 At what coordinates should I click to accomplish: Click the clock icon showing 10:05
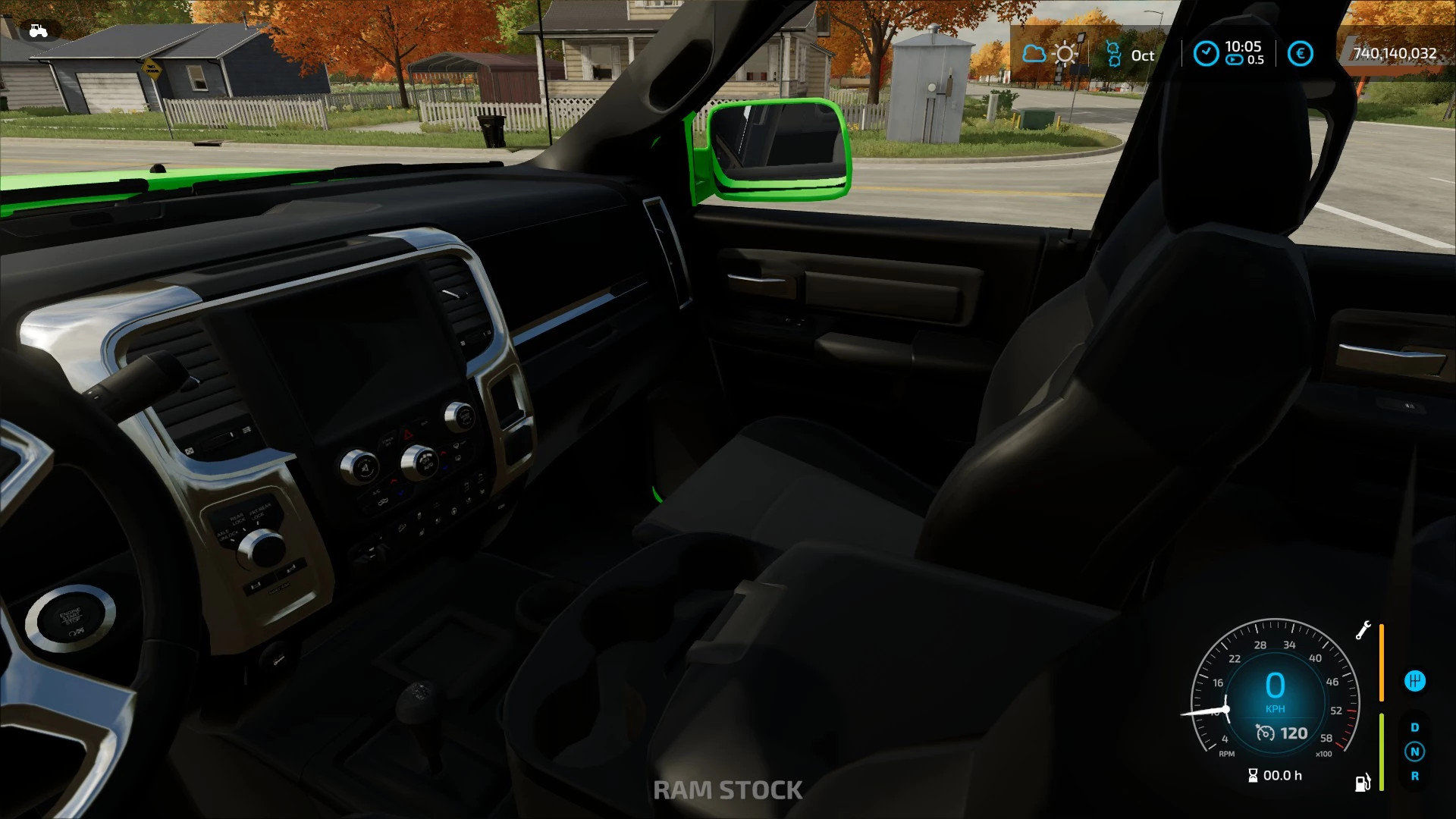click(x=1206, y=52)
